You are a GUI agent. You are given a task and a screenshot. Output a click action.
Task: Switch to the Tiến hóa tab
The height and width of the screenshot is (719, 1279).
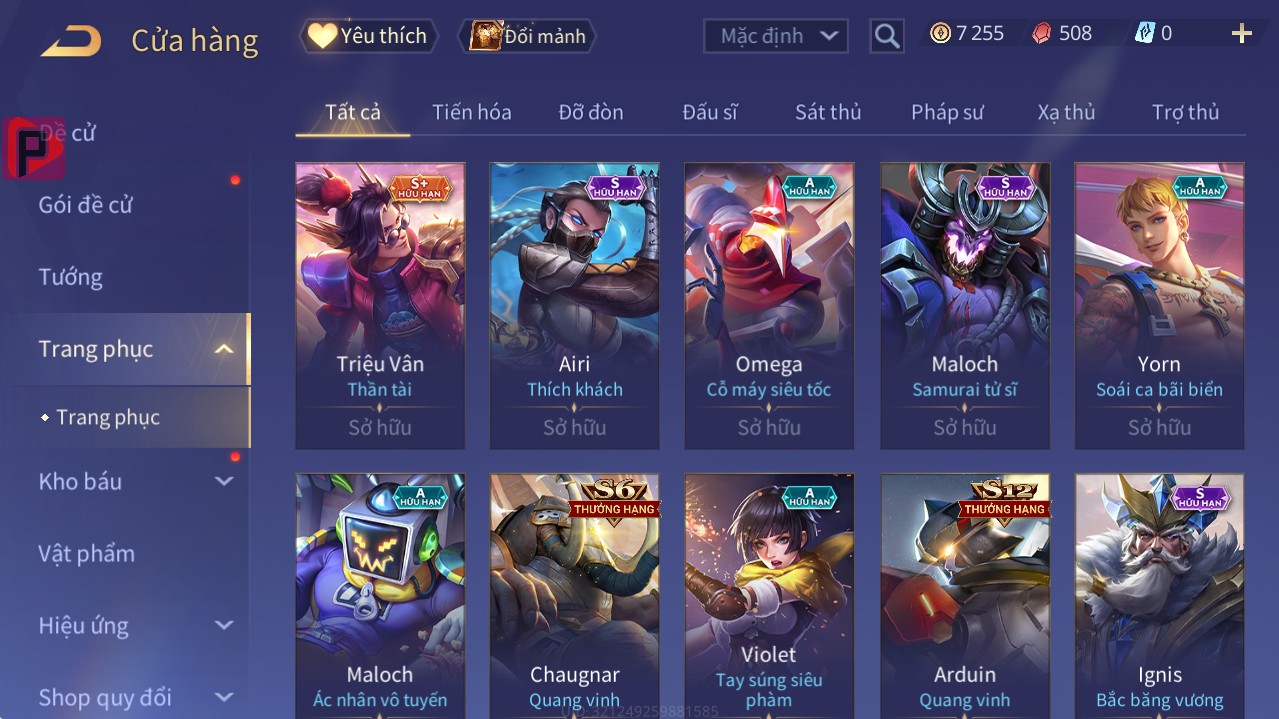click(x=471, y=112)
